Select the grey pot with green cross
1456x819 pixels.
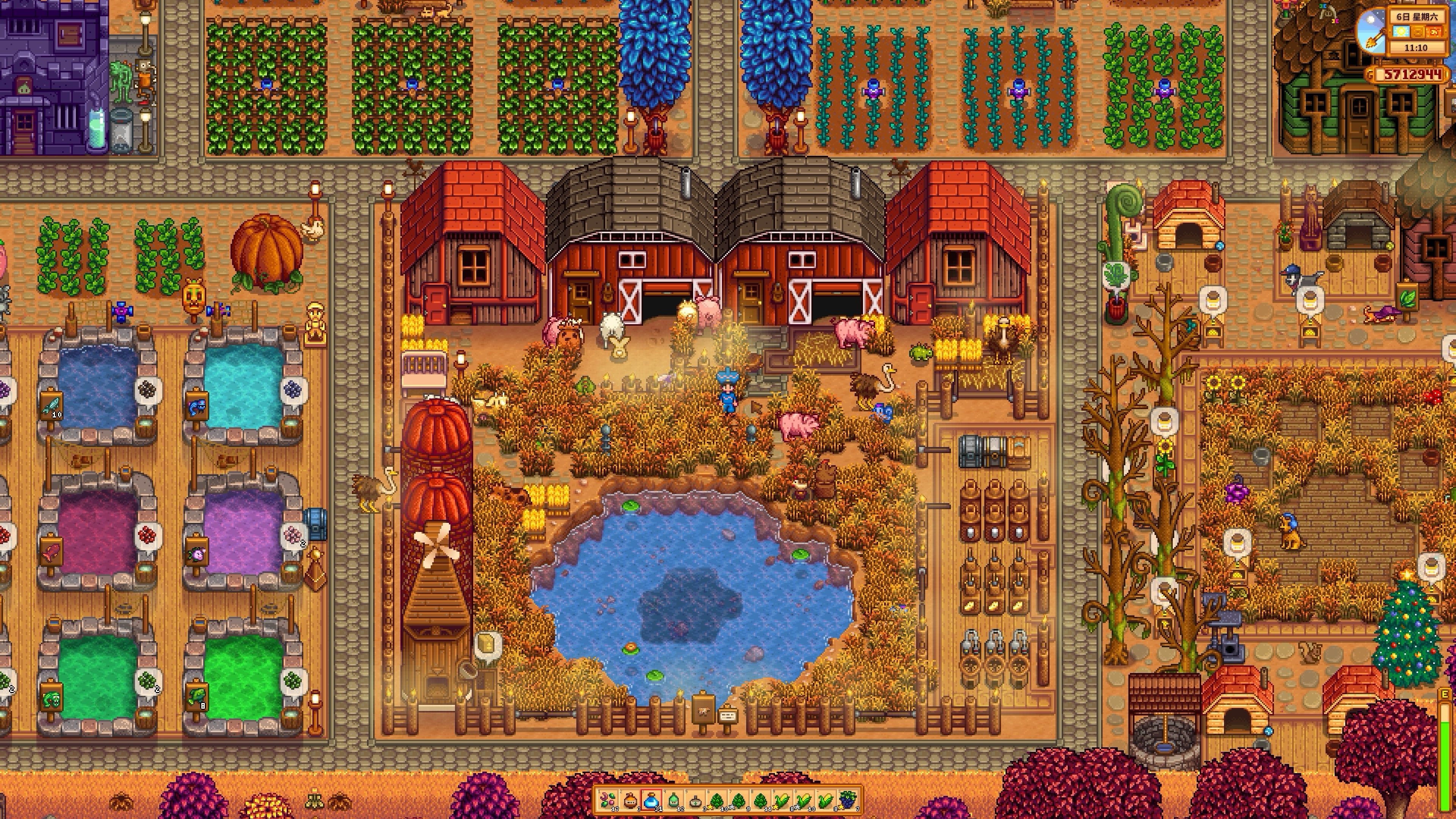(695, 801)
